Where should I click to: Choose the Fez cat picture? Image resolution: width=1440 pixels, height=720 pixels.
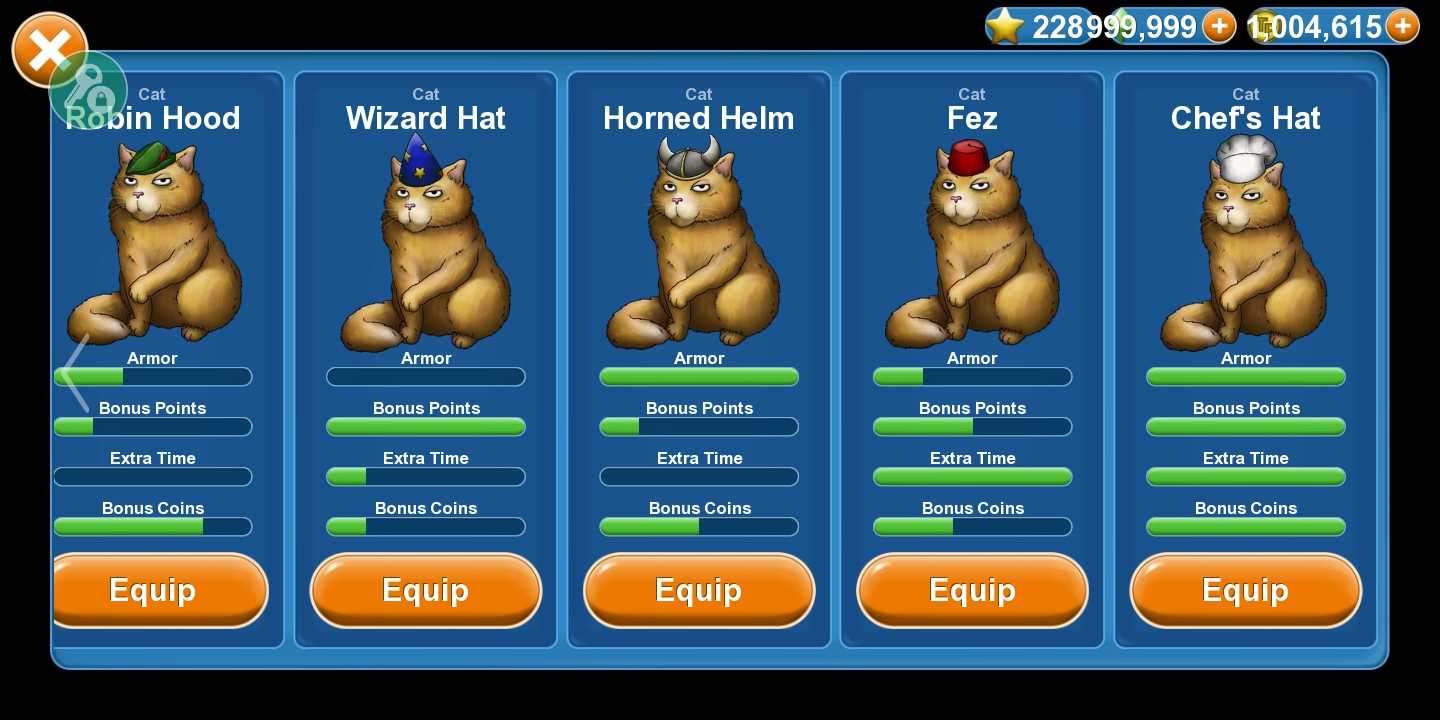coord(972,245)
